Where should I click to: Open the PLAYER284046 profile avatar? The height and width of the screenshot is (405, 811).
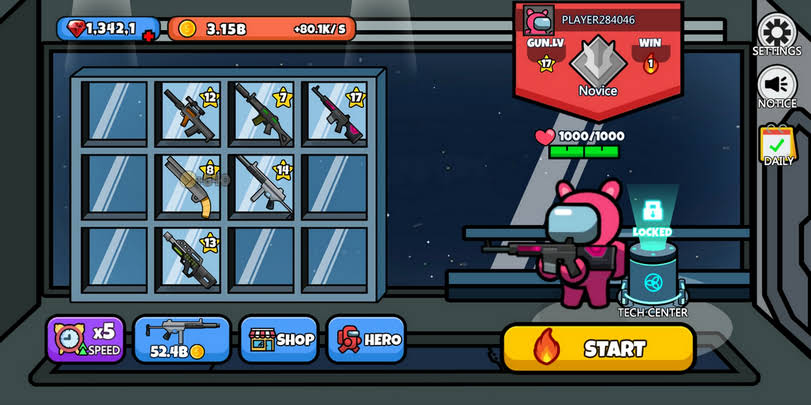[x=538, y=20]
